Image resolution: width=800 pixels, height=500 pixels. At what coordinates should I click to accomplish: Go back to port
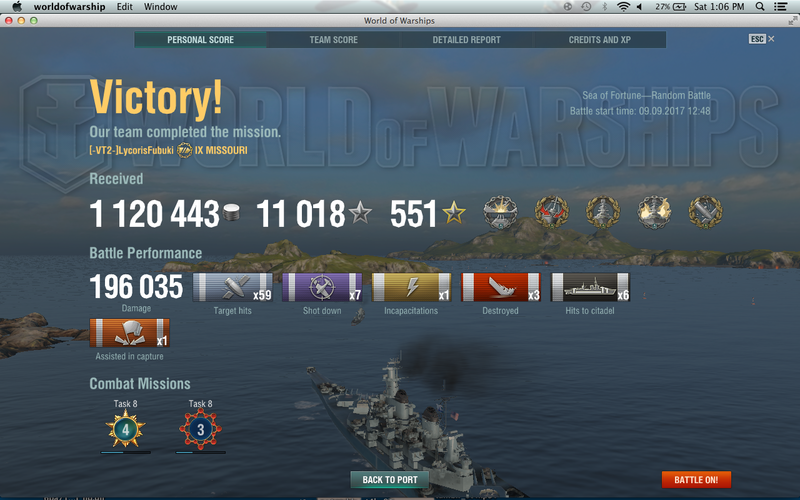click(390, 480)
